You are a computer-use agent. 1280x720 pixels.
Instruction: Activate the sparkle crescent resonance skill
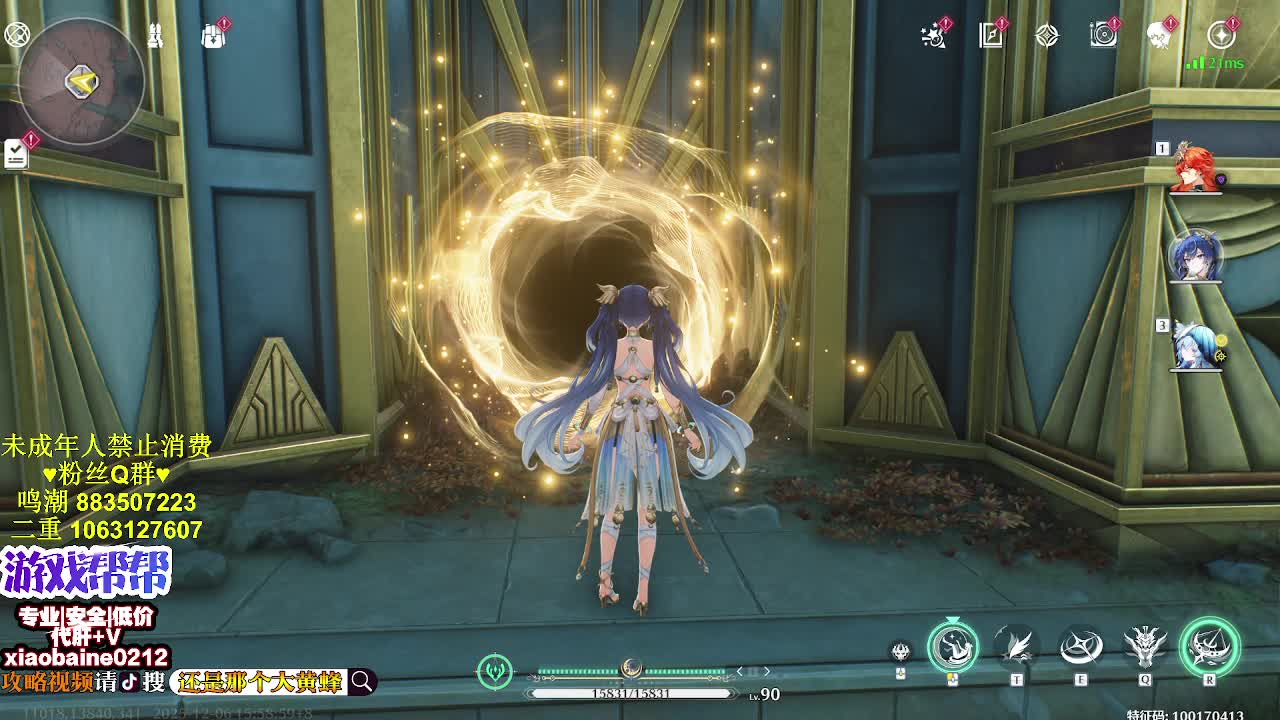tap(1081, 646)
